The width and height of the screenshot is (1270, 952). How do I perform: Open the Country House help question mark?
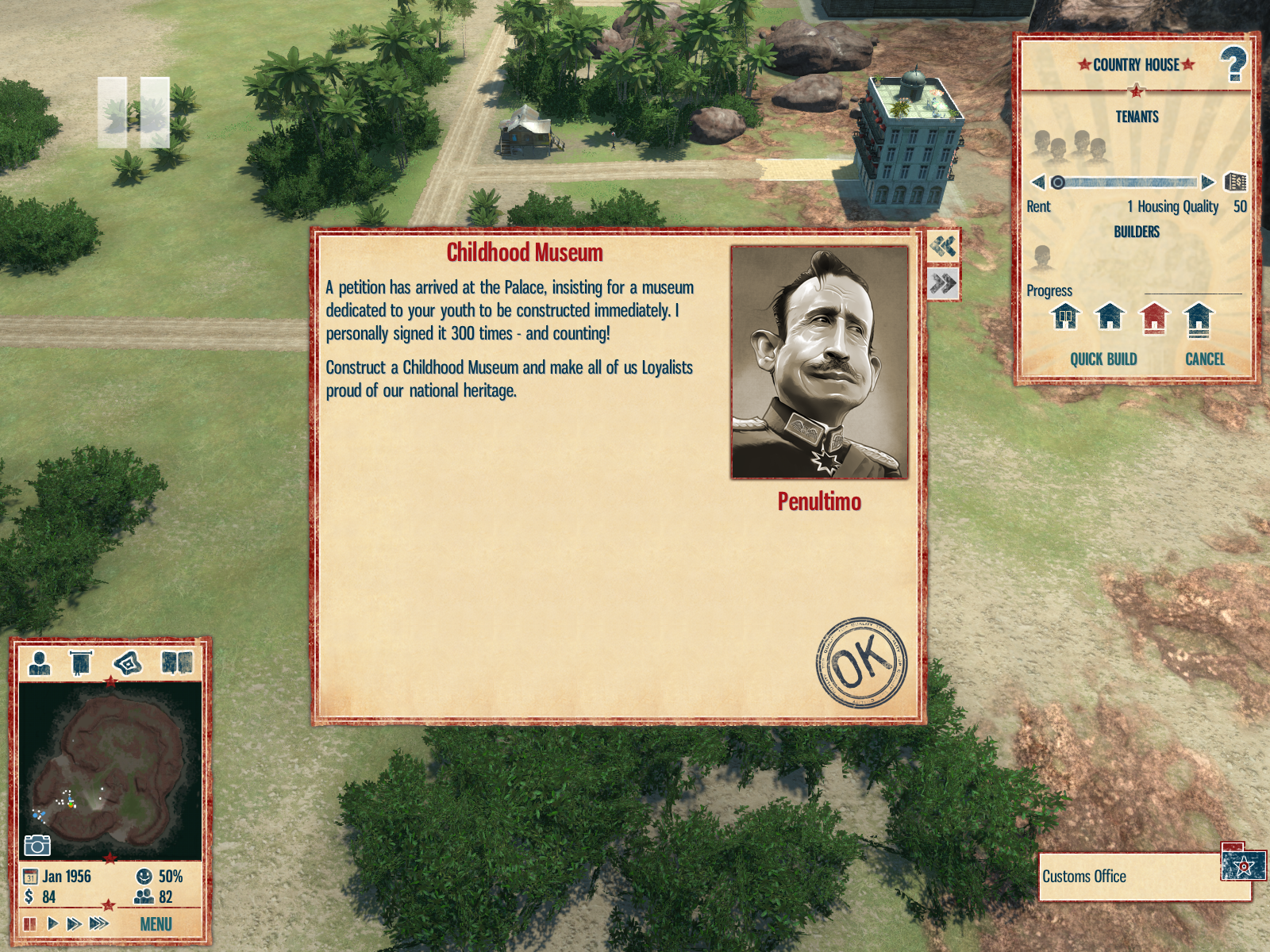coord(1233,64)
